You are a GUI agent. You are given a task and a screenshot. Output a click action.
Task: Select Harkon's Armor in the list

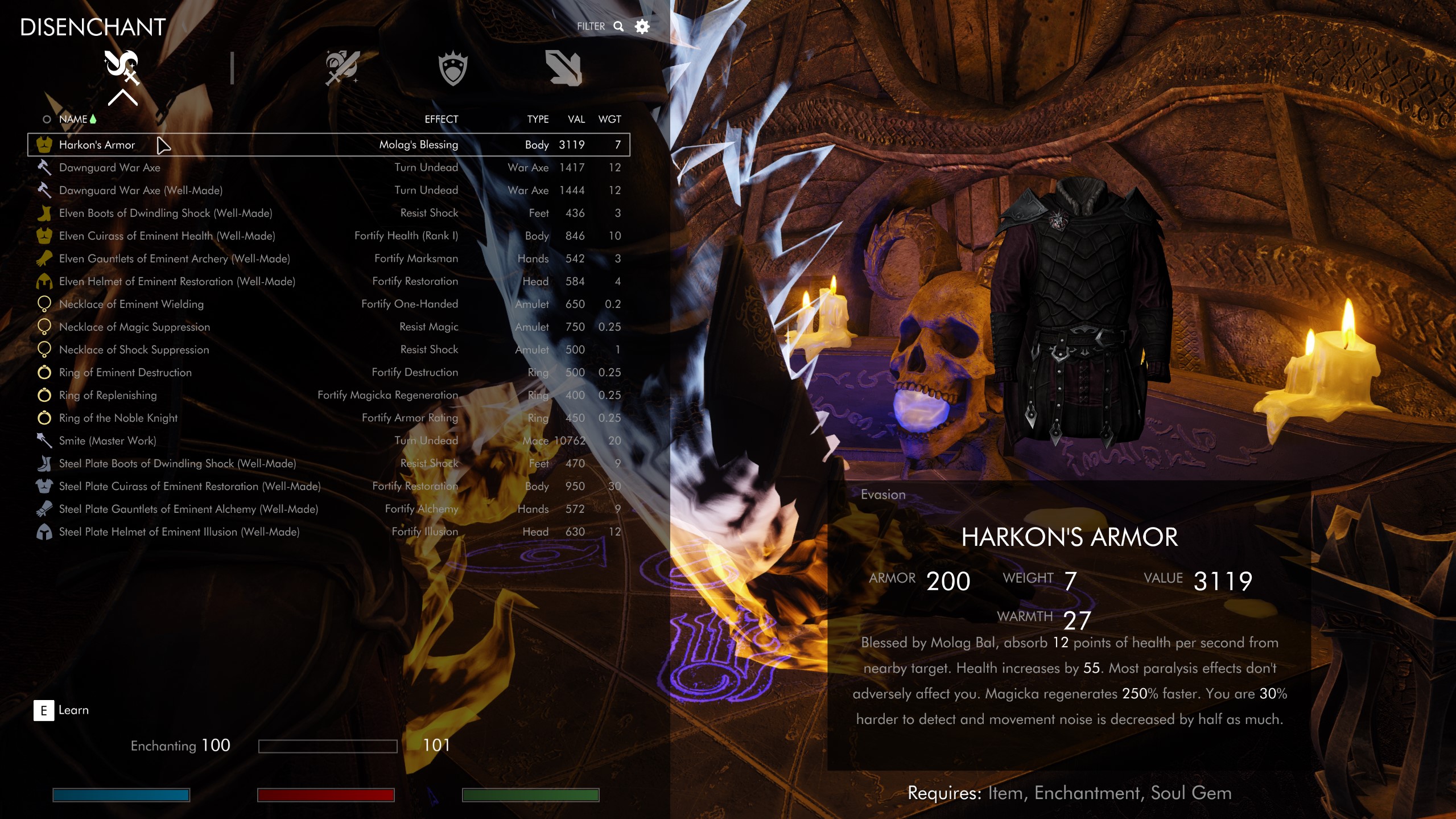click(x=97, y=145)
